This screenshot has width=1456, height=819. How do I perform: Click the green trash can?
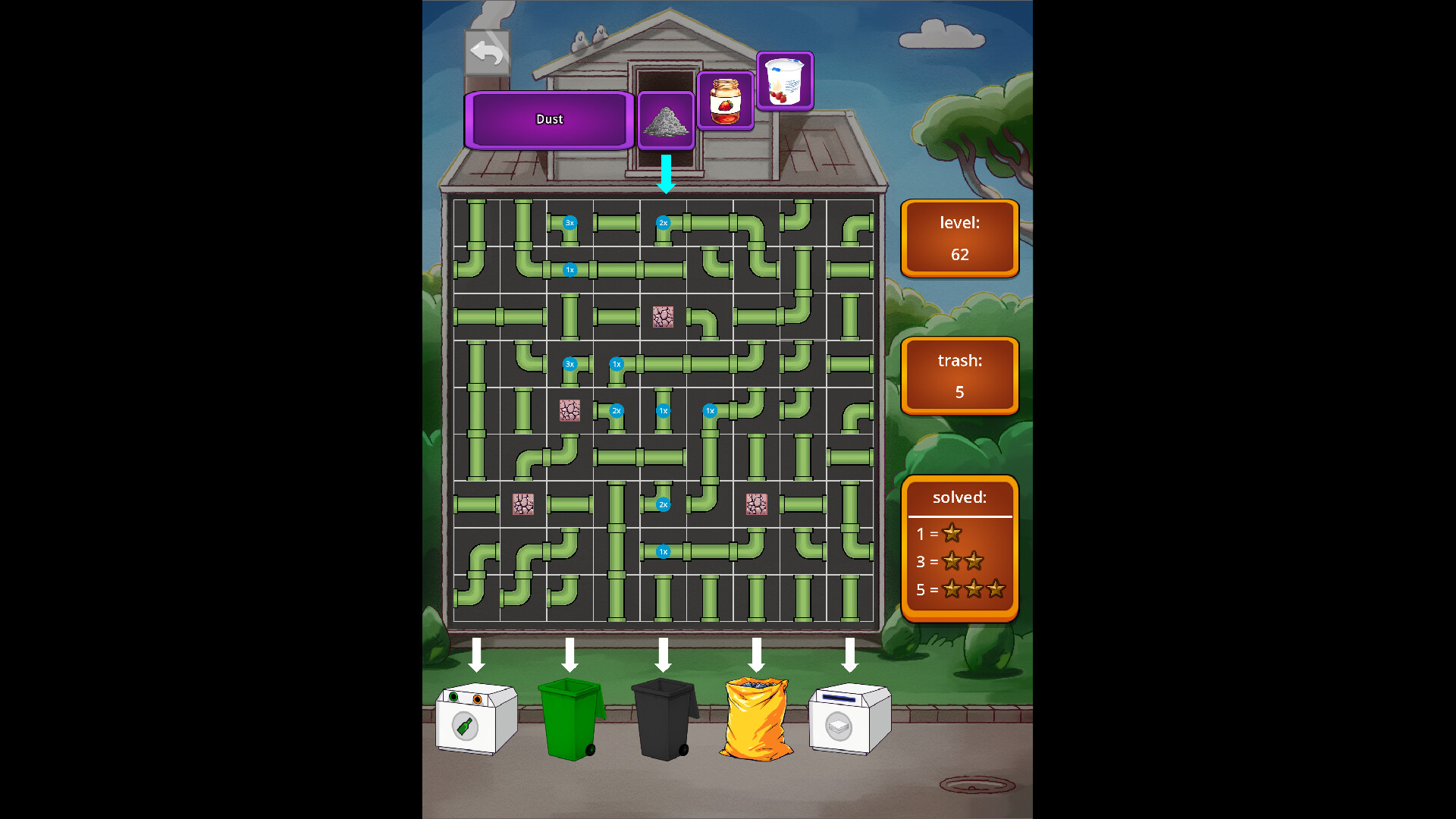pos(570,720)
